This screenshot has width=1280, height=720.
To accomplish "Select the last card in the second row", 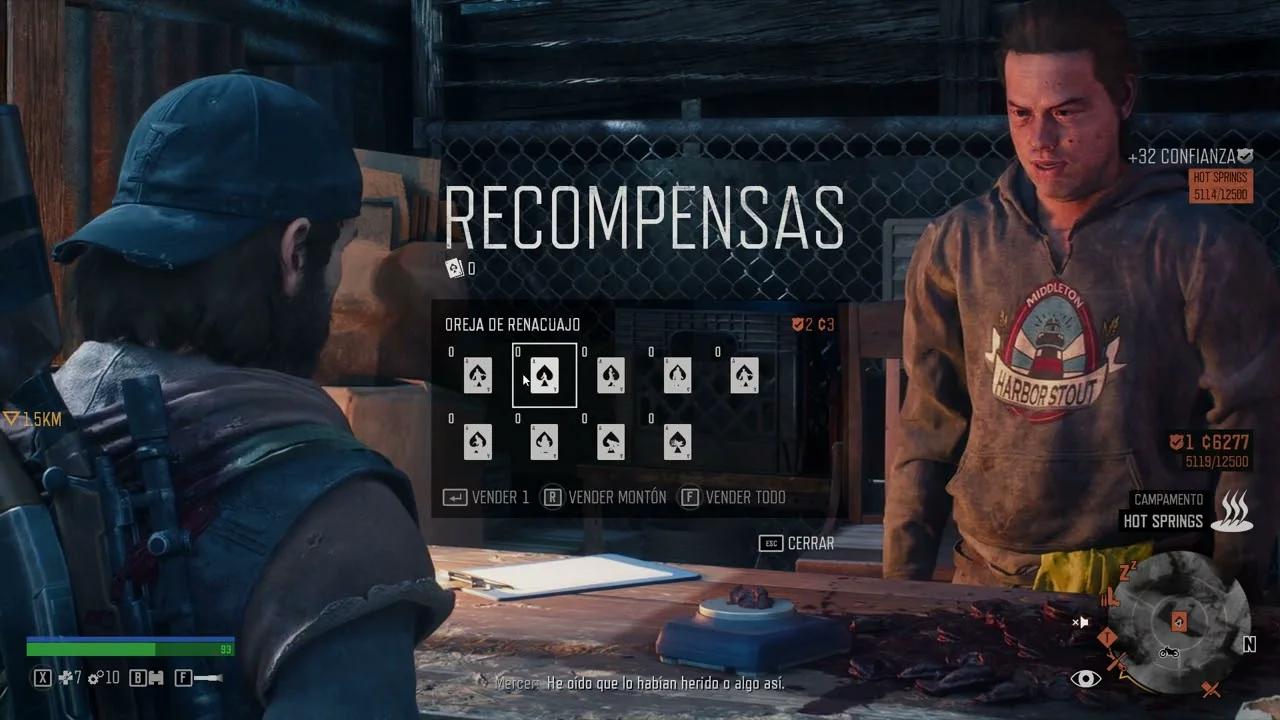I will coord(678,443).
